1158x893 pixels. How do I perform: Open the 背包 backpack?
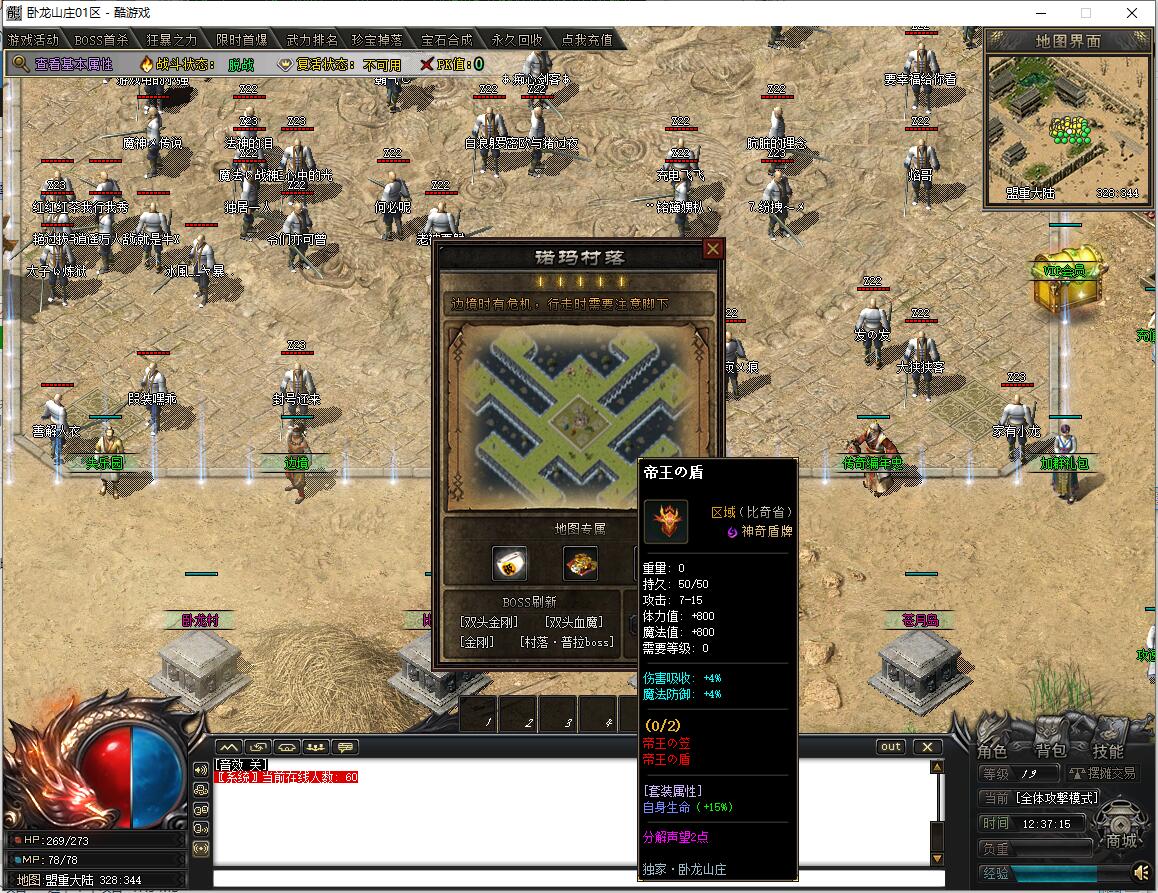point(1050,751)
